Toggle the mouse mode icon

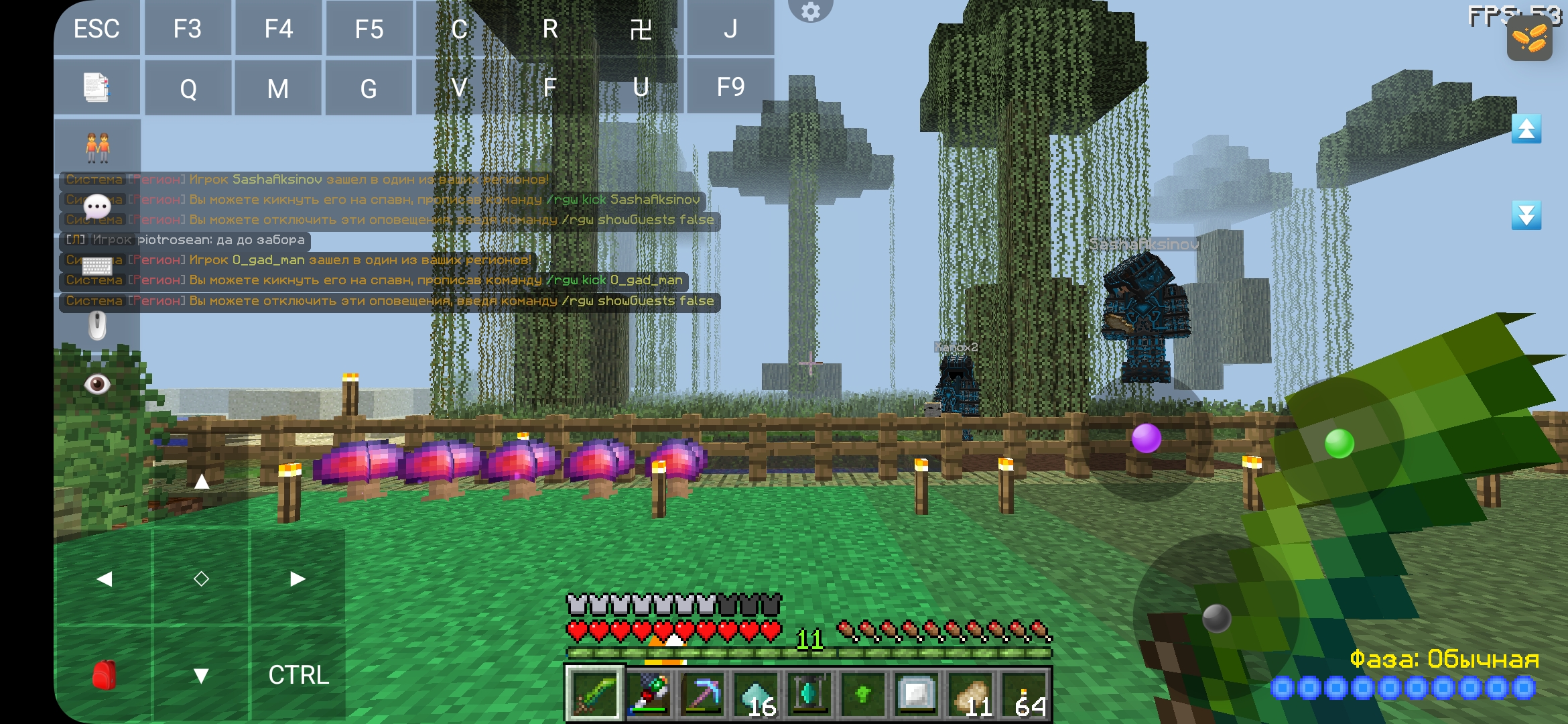[x=97, y=326]
